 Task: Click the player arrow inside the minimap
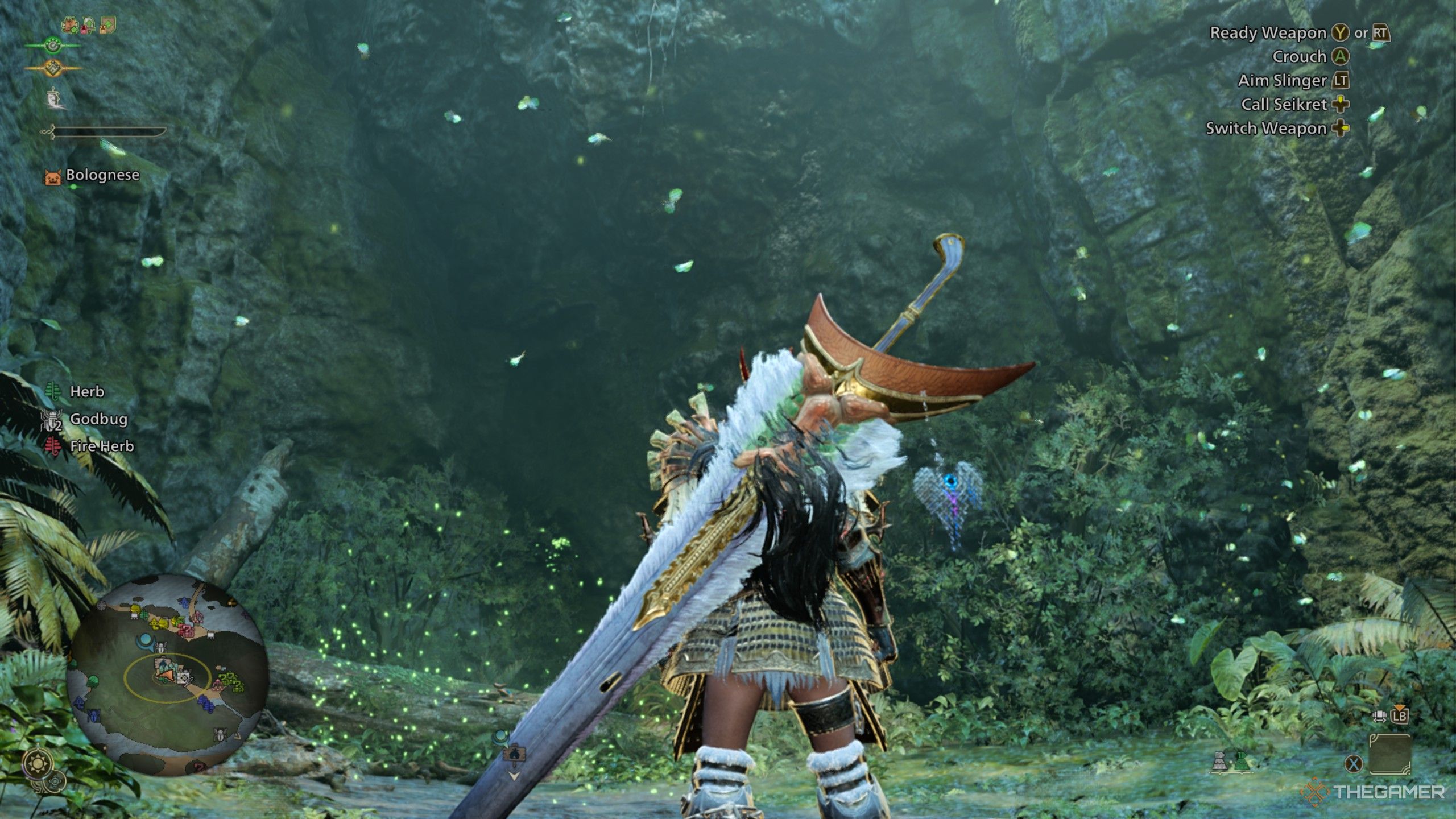click(x=165, y=676)
